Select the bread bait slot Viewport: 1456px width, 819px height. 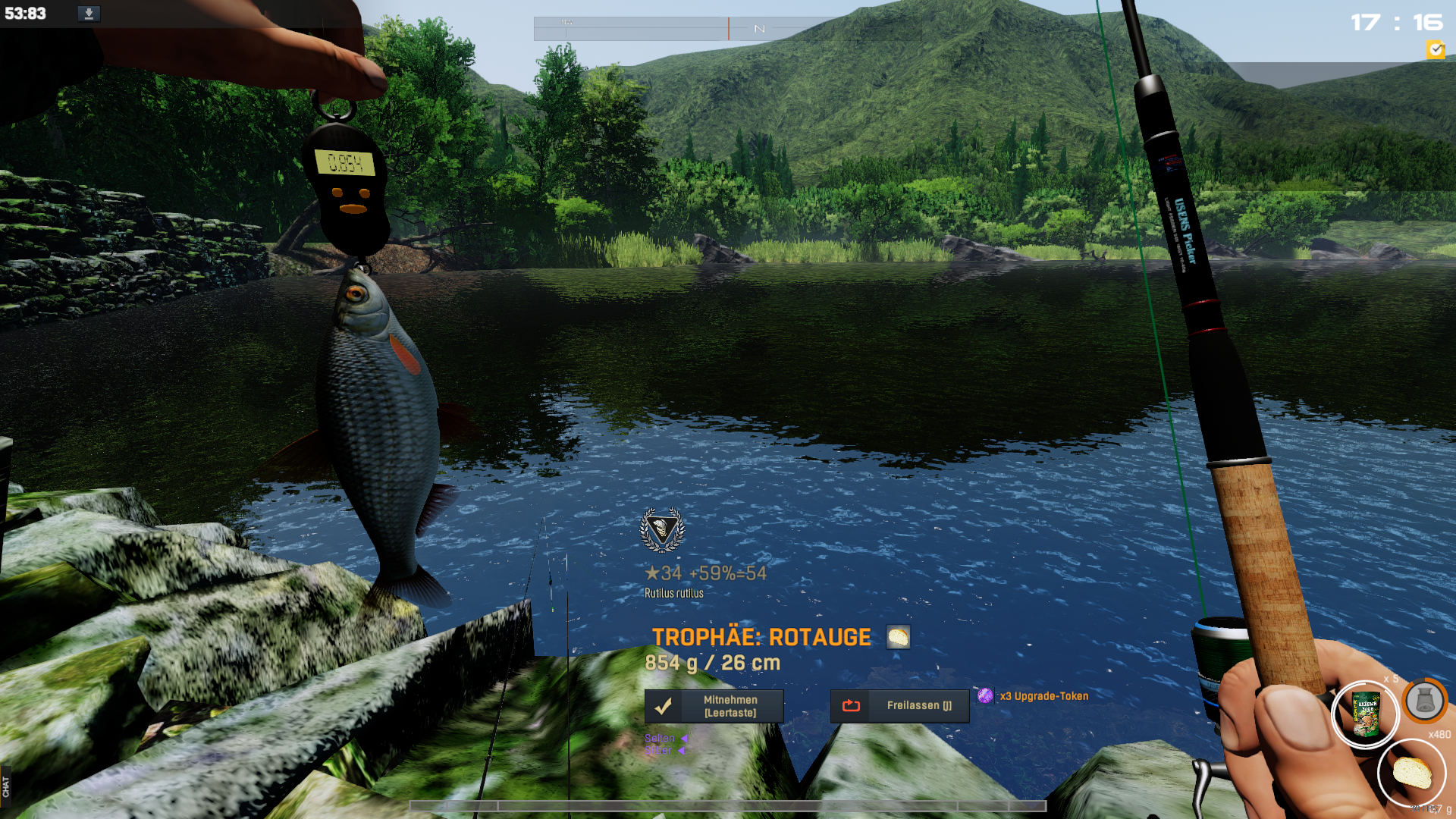click(x=1412, y=773)
